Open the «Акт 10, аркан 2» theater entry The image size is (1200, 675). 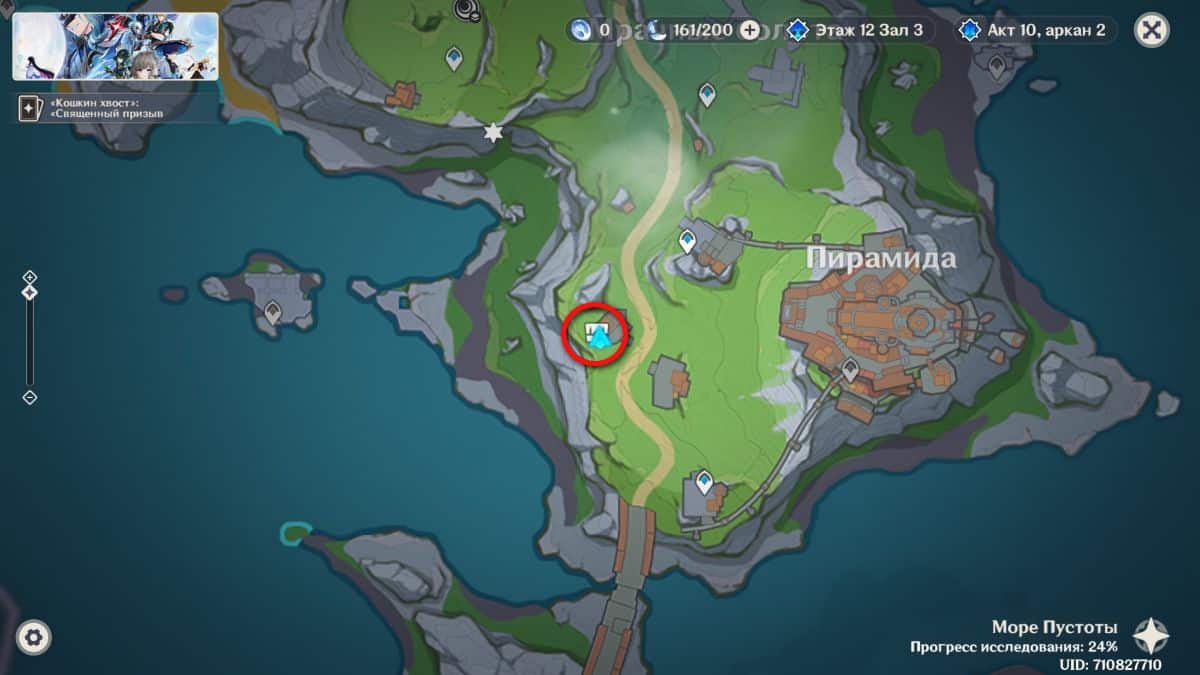[x=1036, y=30]
